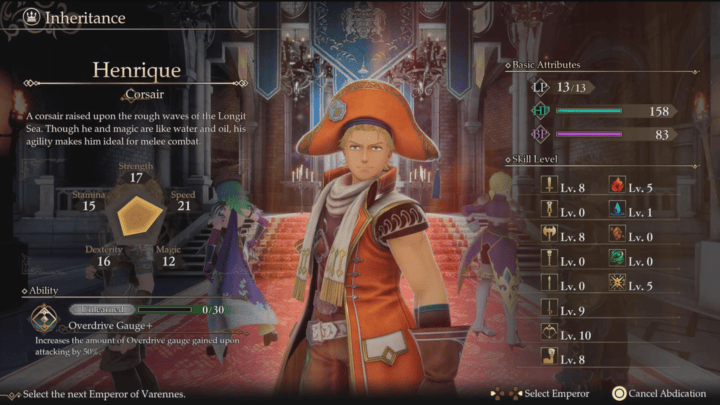Image resolution: width=720 pixels, height=405 pixels.
Task: Select the light magic sunburst icon
Action: [616, 285]
